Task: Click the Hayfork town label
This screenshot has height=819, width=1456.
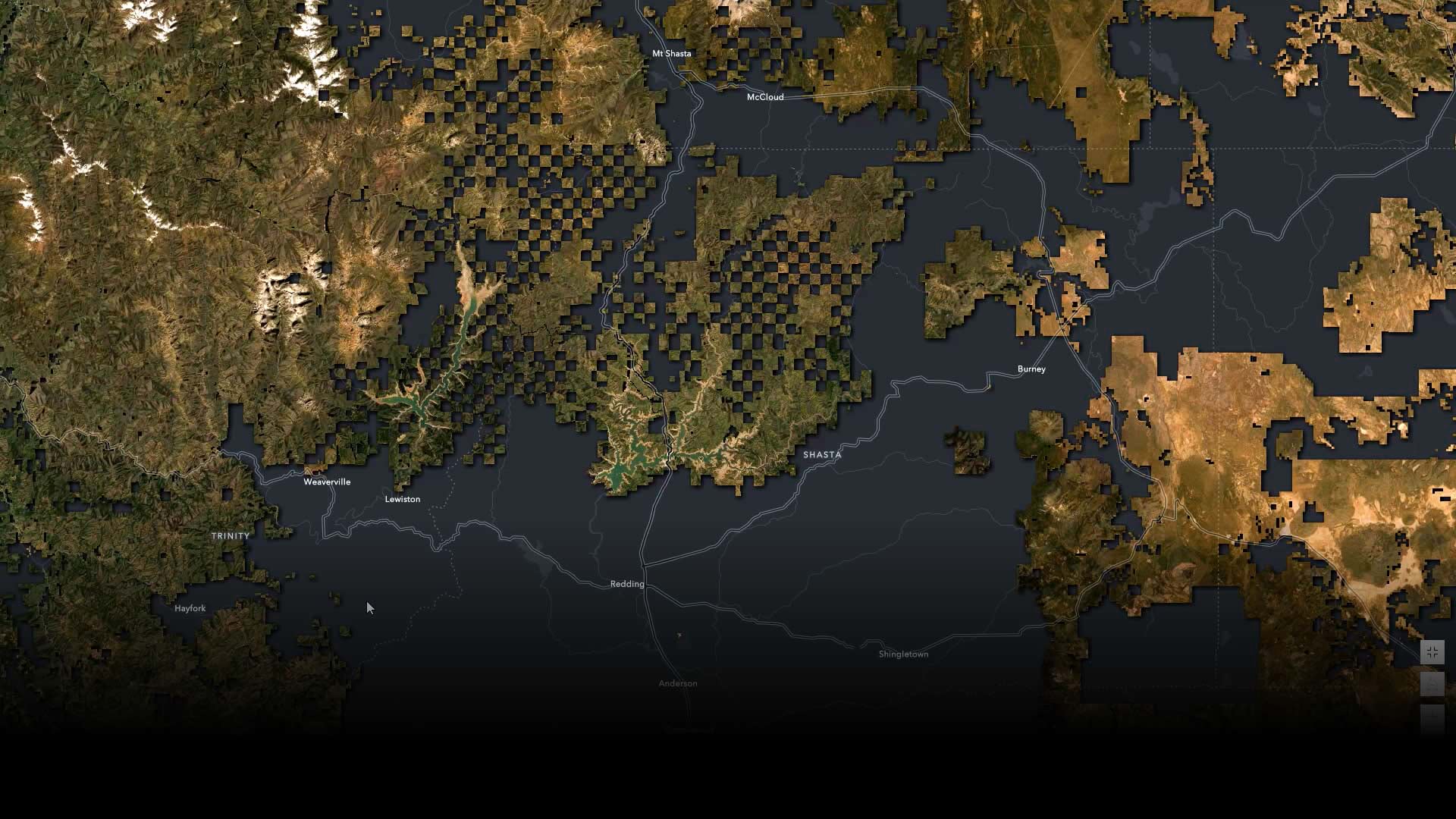Action: [x=190, y=607]
